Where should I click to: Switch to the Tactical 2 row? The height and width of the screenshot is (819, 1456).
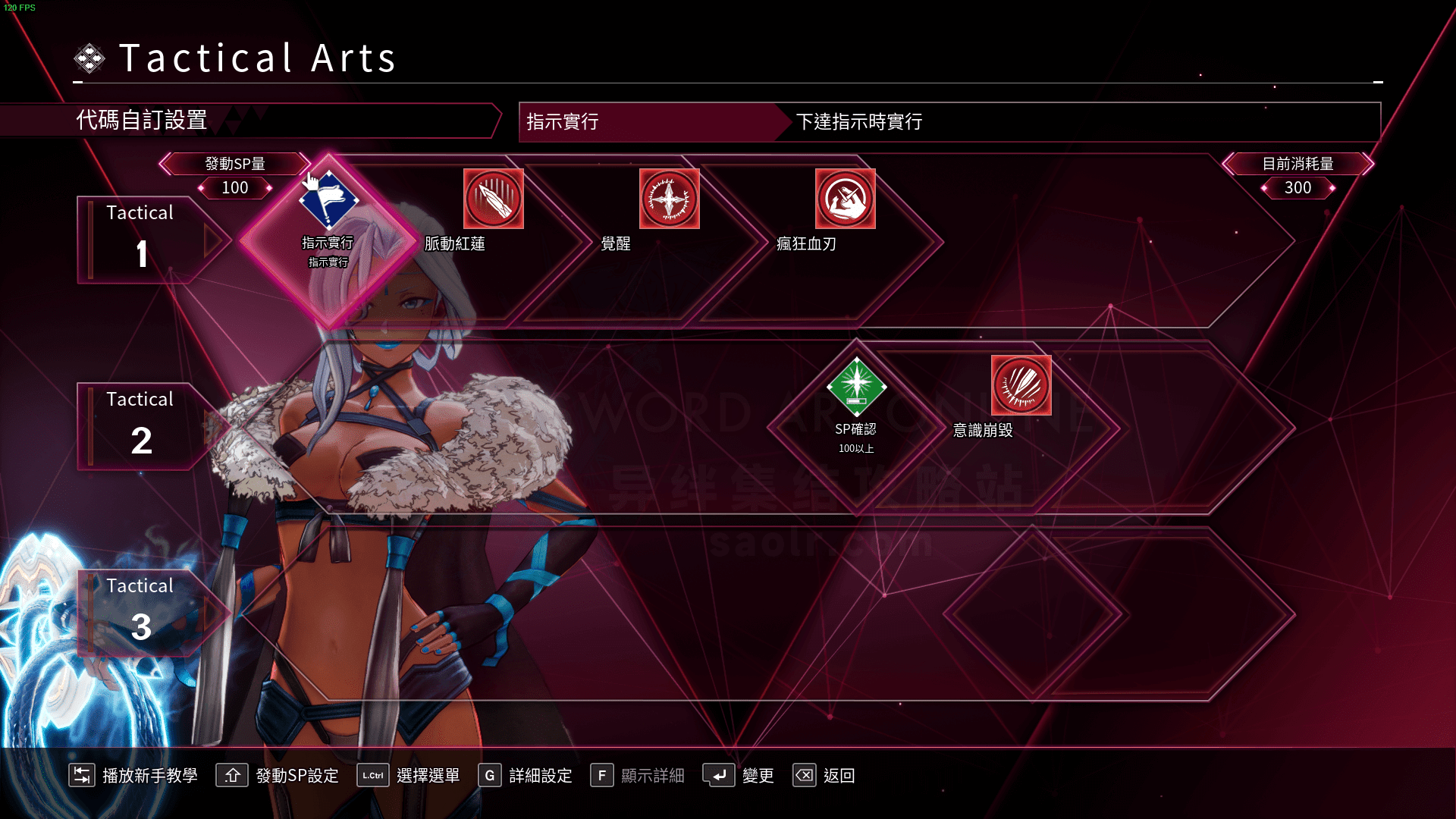(141, 426)
